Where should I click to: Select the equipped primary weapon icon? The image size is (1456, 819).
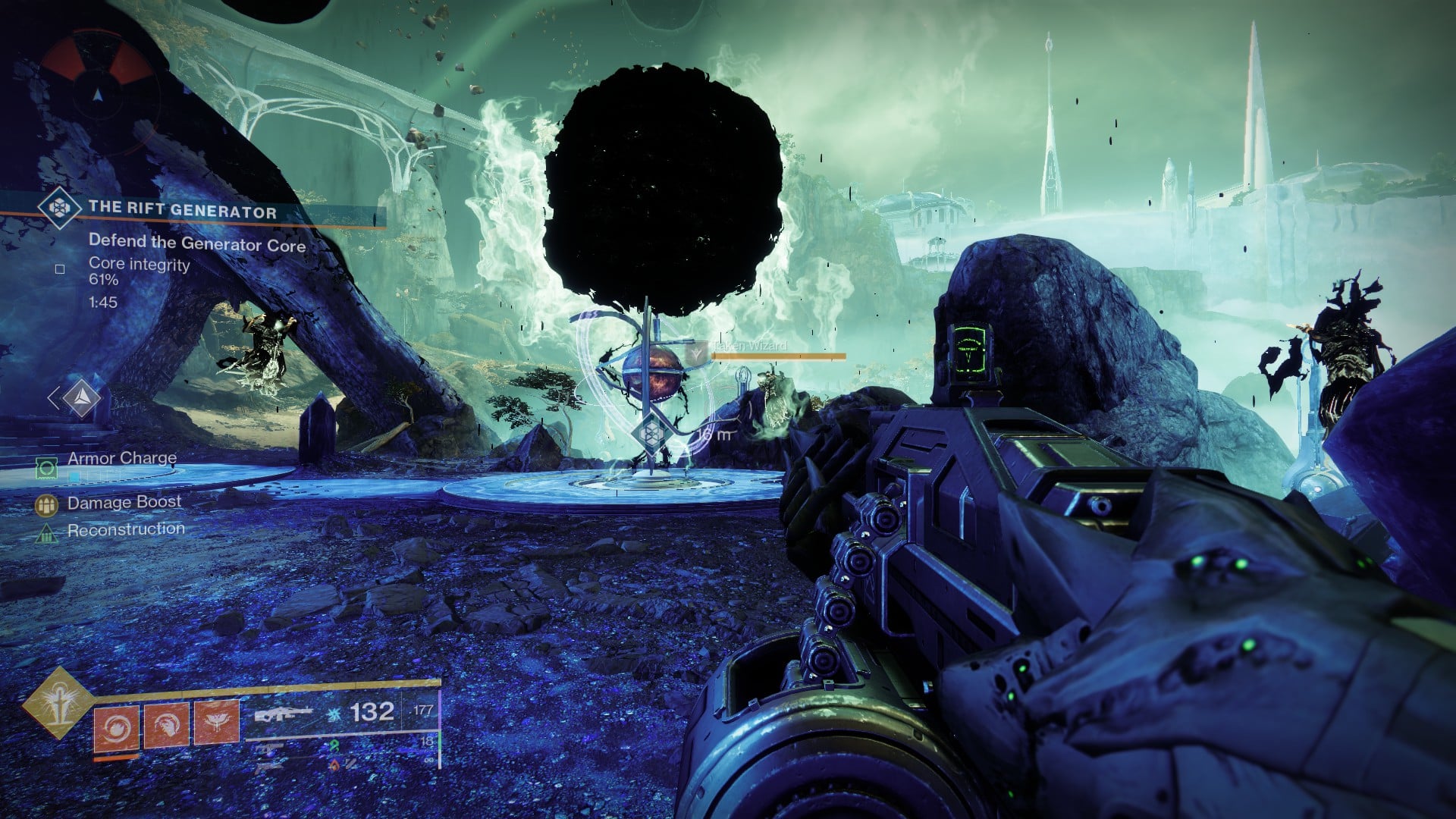[284, 714]
